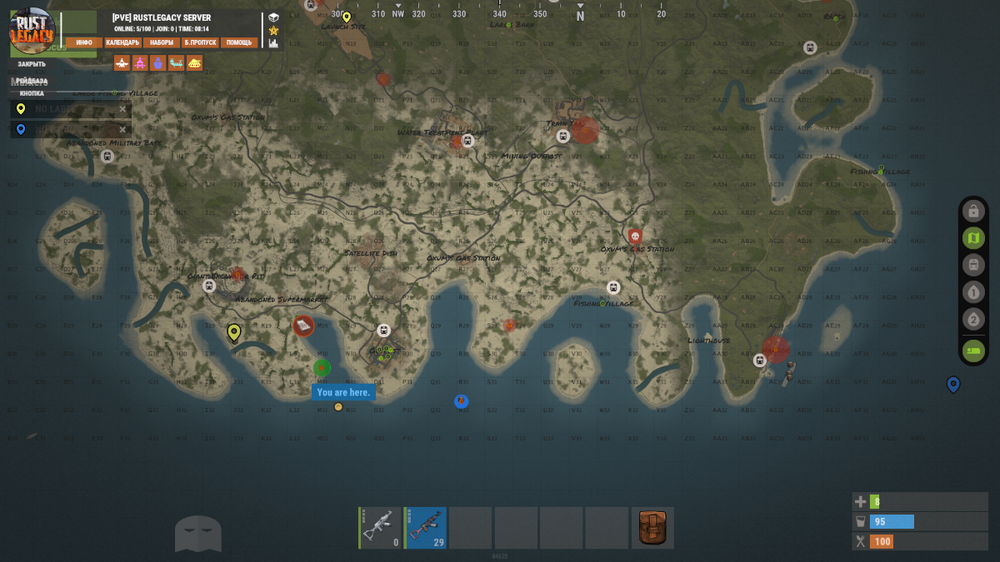Toggle the padlock map option
Viewport: 1000px width, 562px height.
[973, 211]
